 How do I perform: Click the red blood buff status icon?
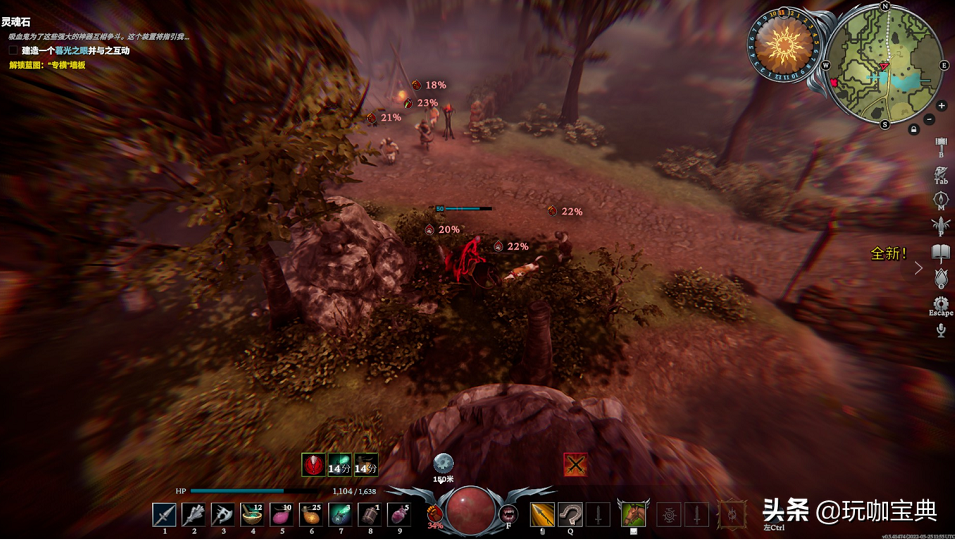coord(313,464)
